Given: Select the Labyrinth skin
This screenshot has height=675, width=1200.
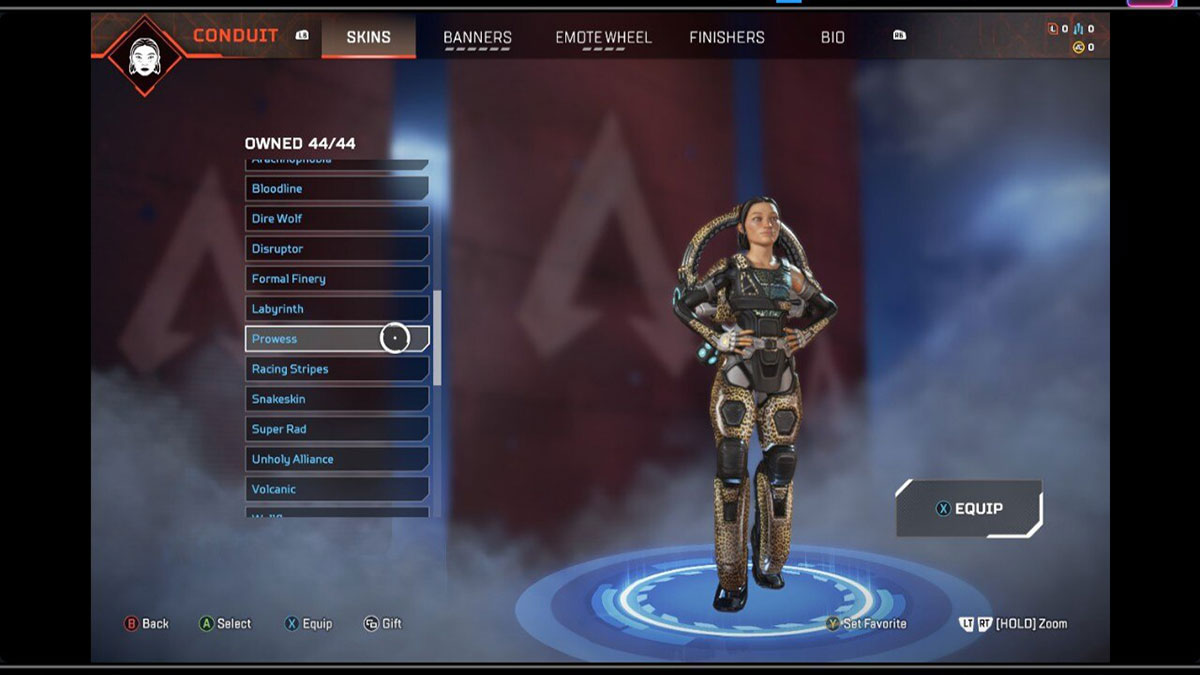Looking at the screenshot, I should [336, 309].
